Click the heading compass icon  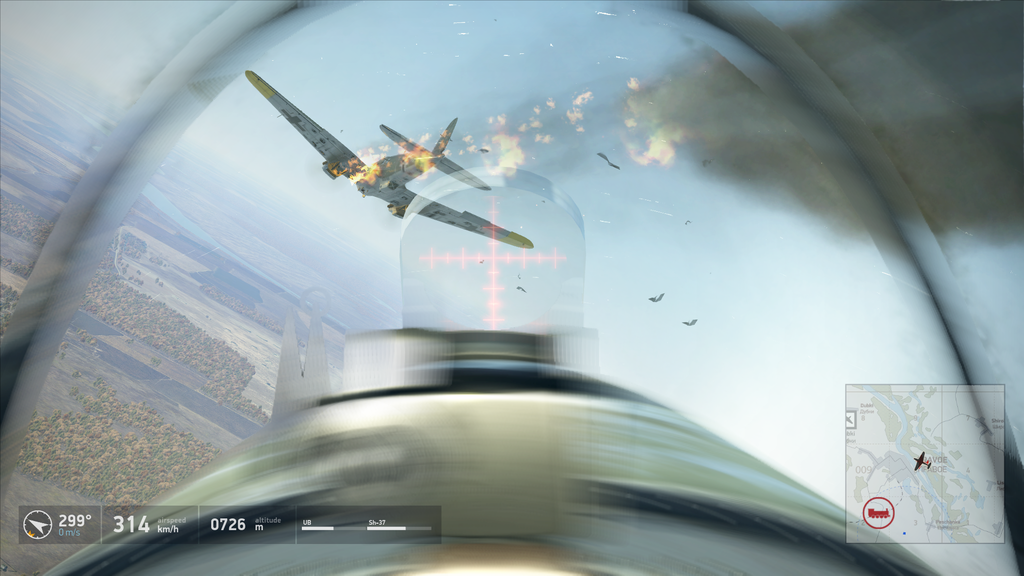point(38,524)
